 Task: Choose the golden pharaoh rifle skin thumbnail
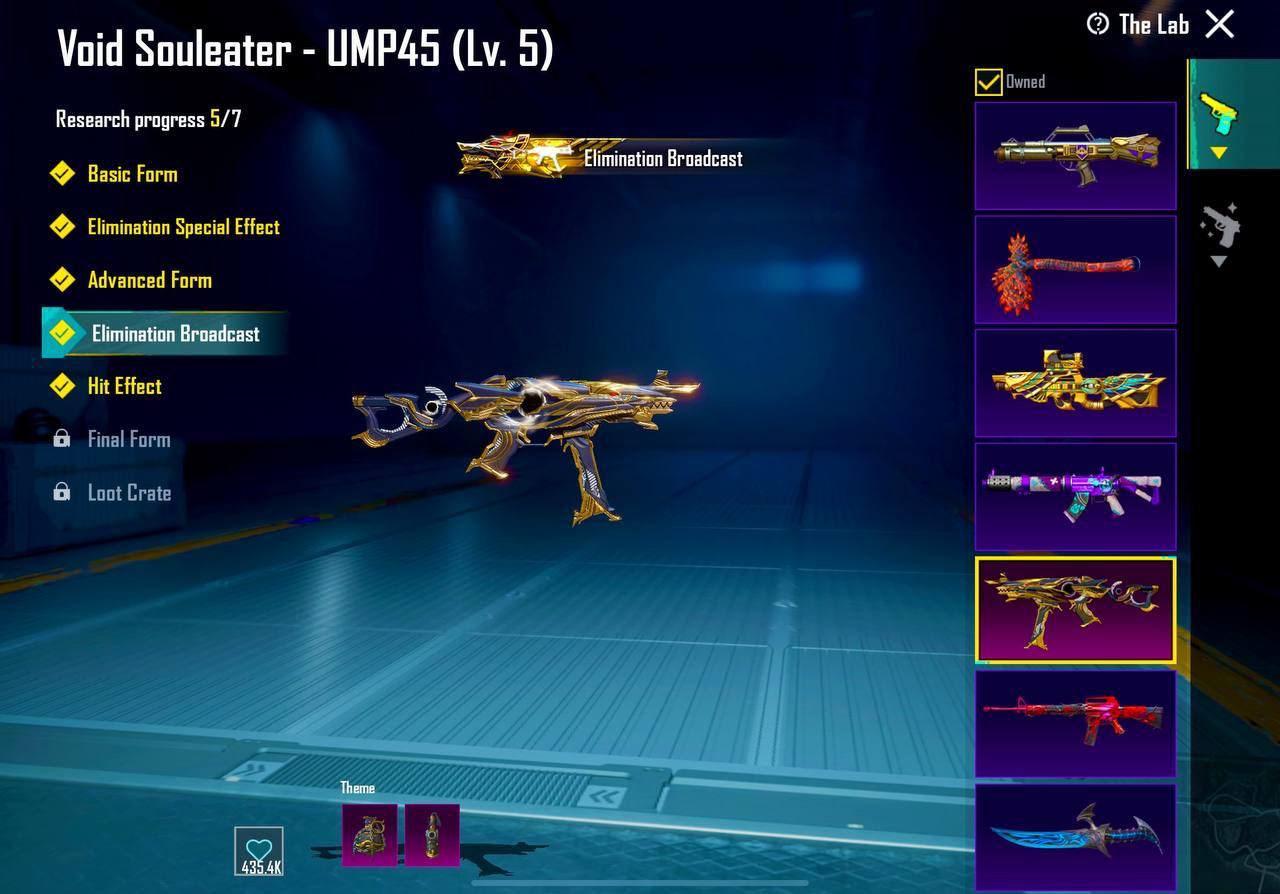[x=1075, y=383]
